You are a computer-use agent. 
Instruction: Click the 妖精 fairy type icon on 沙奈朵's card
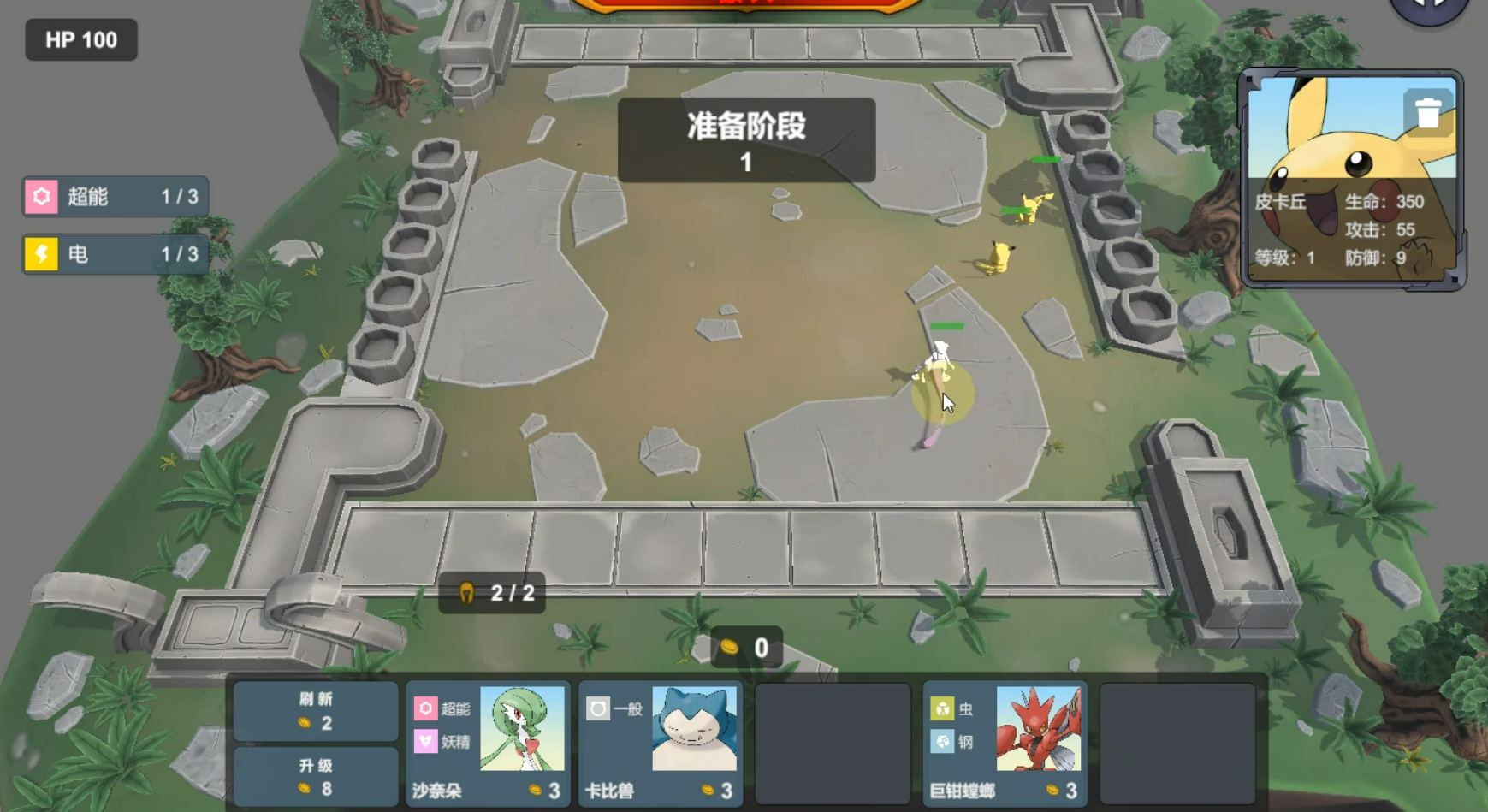[424, 743]
